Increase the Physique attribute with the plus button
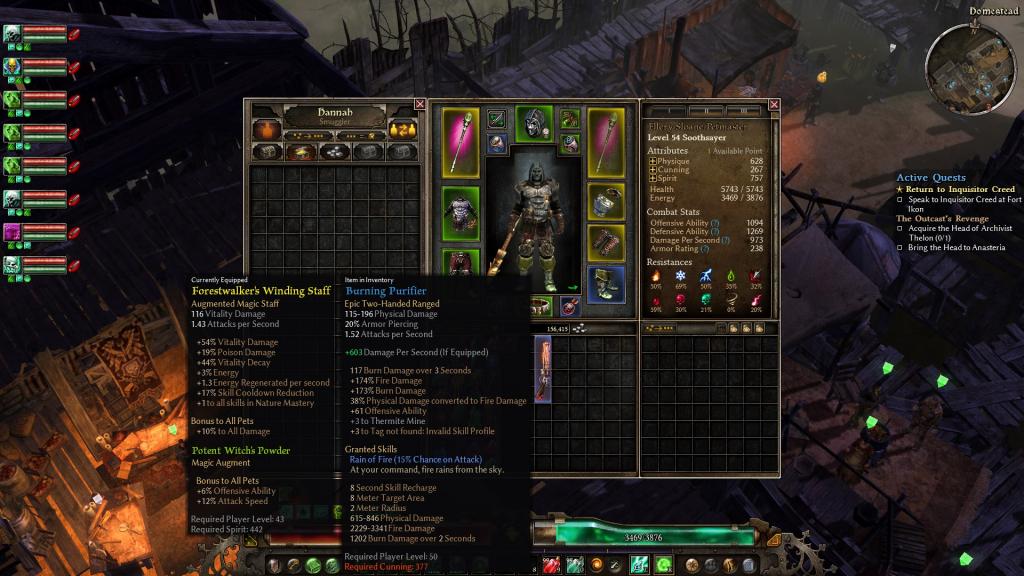 tap(653, 161)
